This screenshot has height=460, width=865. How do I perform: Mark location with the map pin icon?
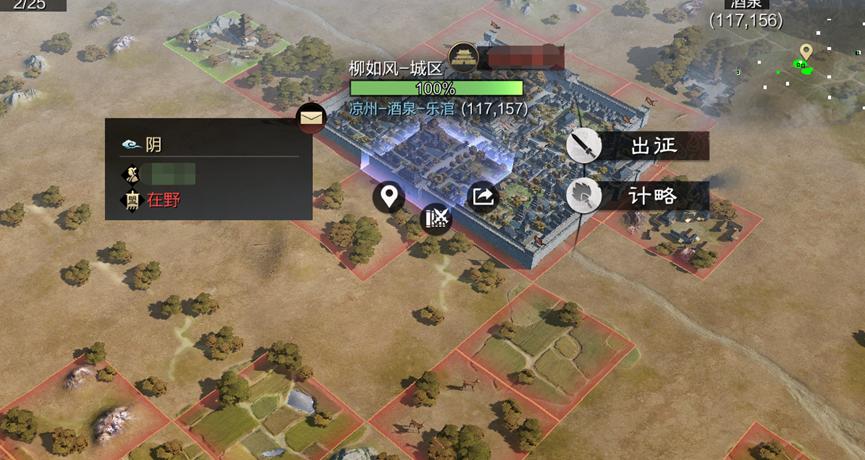coord(389,196)
